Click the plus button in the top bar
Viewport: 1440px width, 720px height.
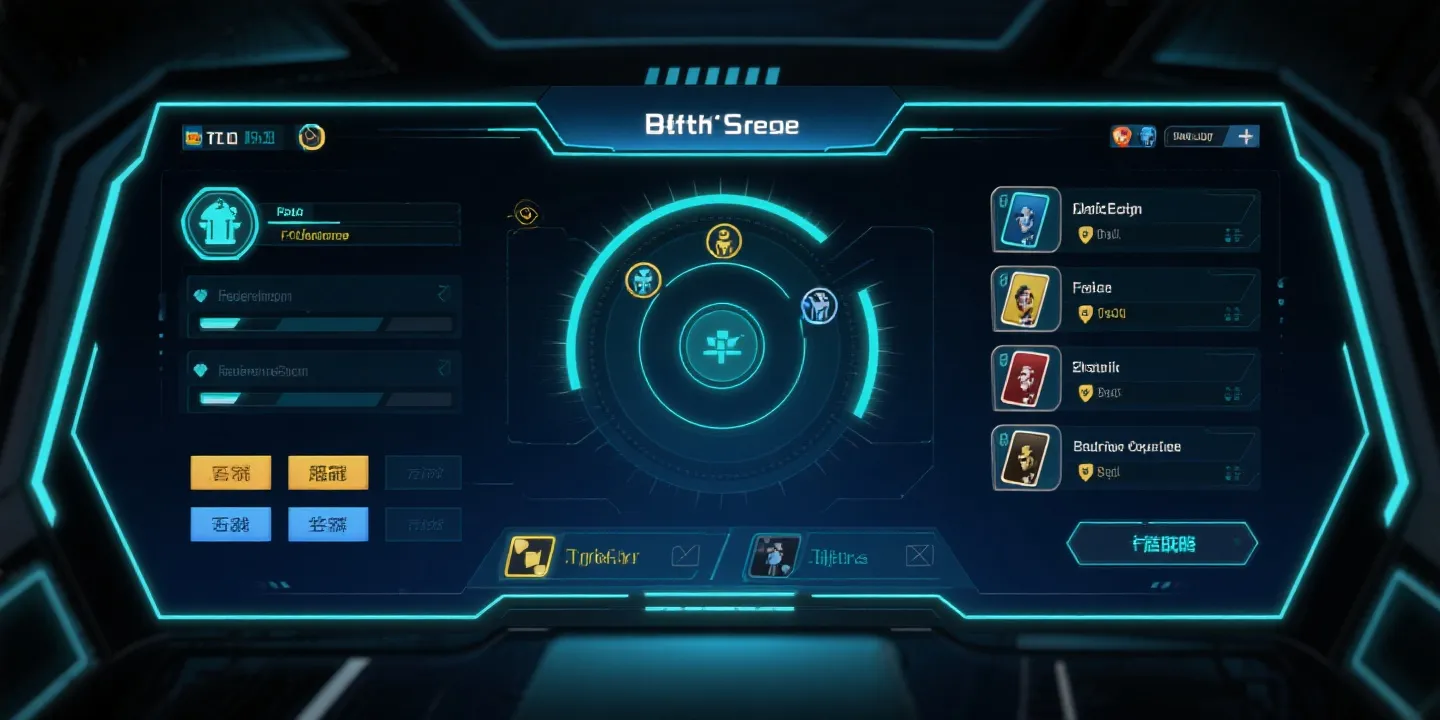(1245, 136)
